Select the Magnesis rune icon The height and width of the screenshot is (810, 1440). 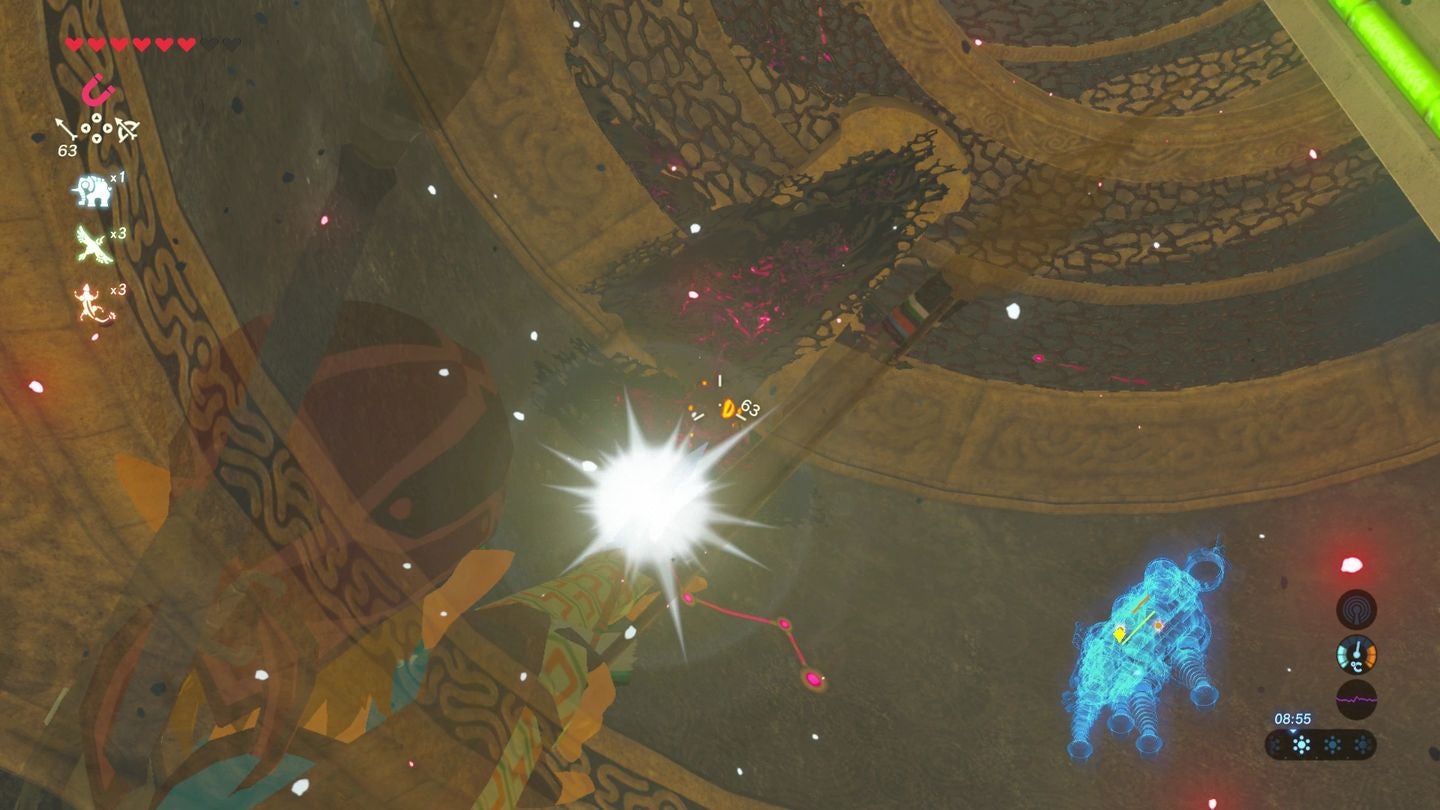coord(99,91)
